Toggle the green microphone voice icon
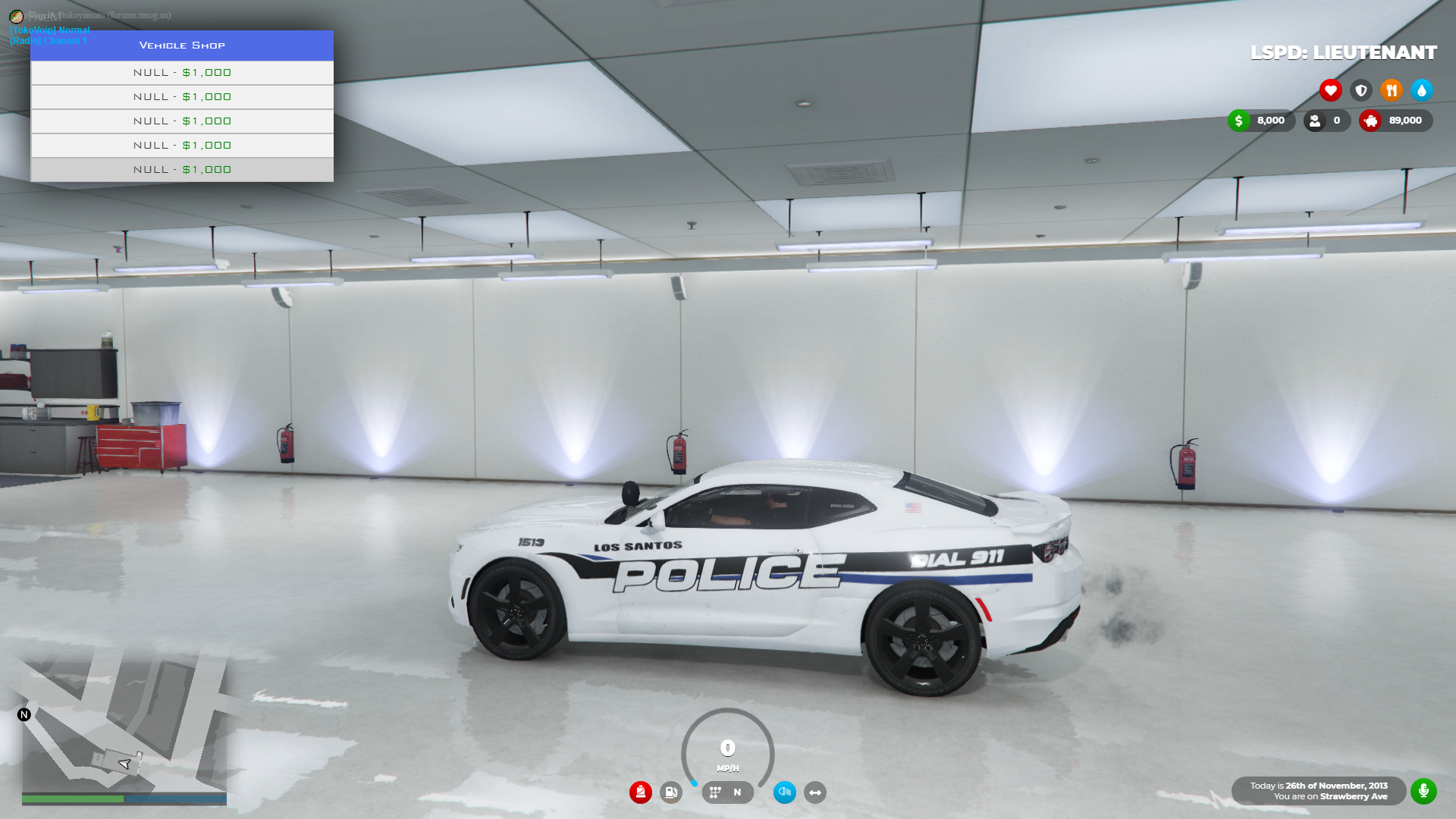The height and width of the screenshot is (819, 1456). pyautogui.click(x=1423, y=791)
